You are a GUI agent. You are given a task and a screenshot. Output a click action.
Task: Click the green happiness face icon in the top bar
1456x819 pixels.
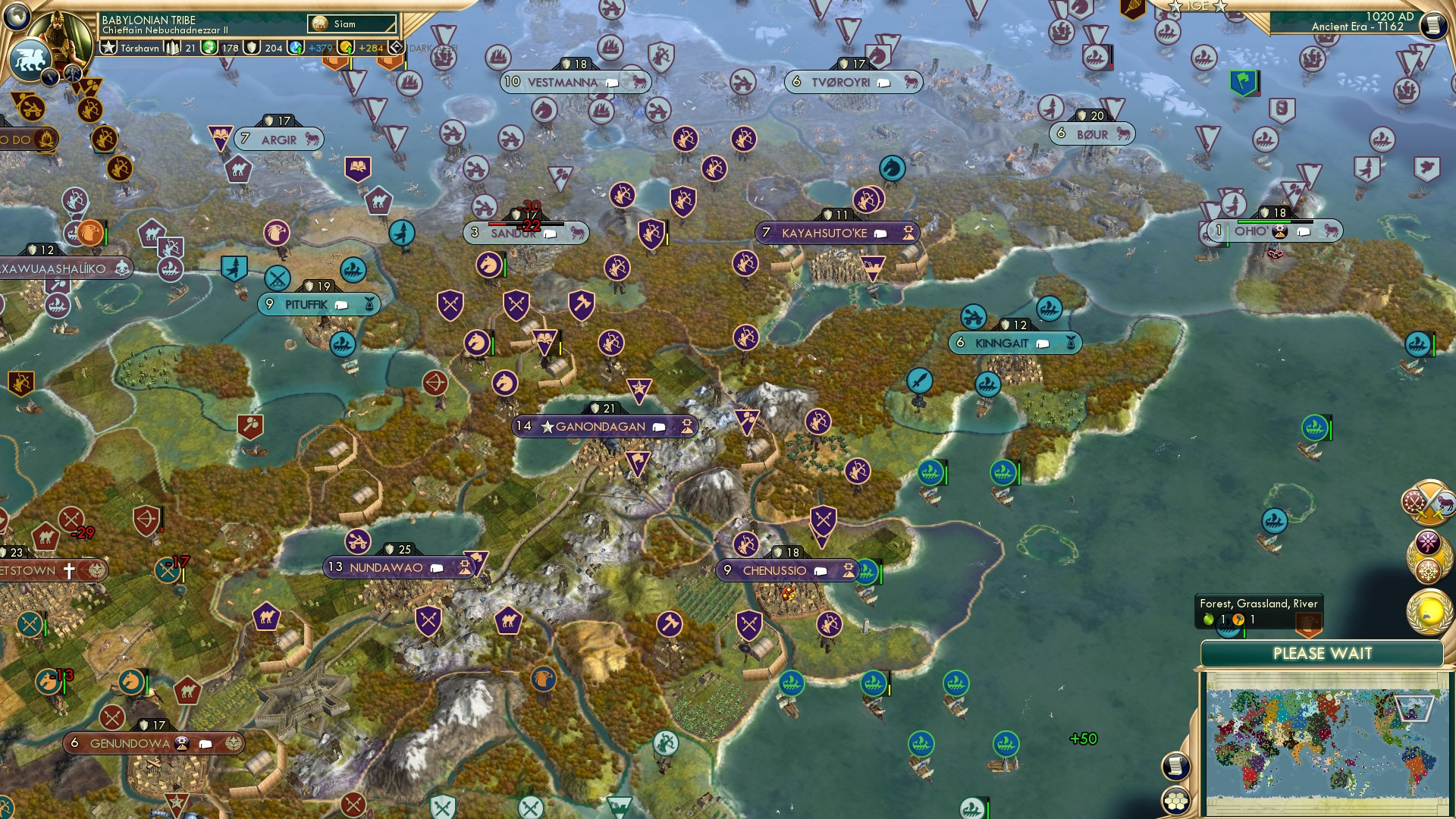pyautogui.click(x=209, y=48)
